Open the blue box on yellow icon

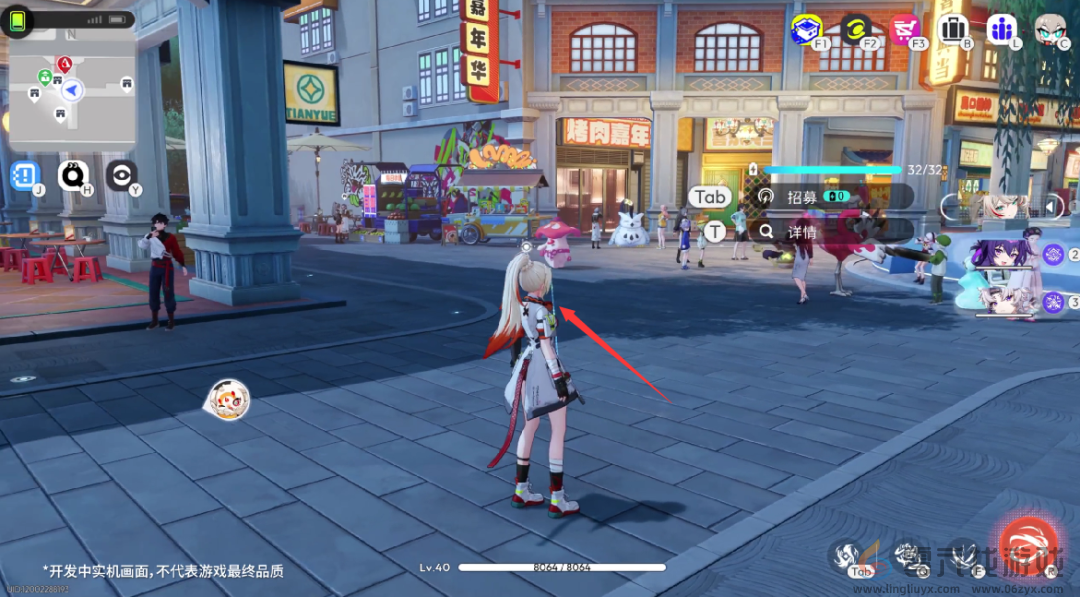point(806,29)
